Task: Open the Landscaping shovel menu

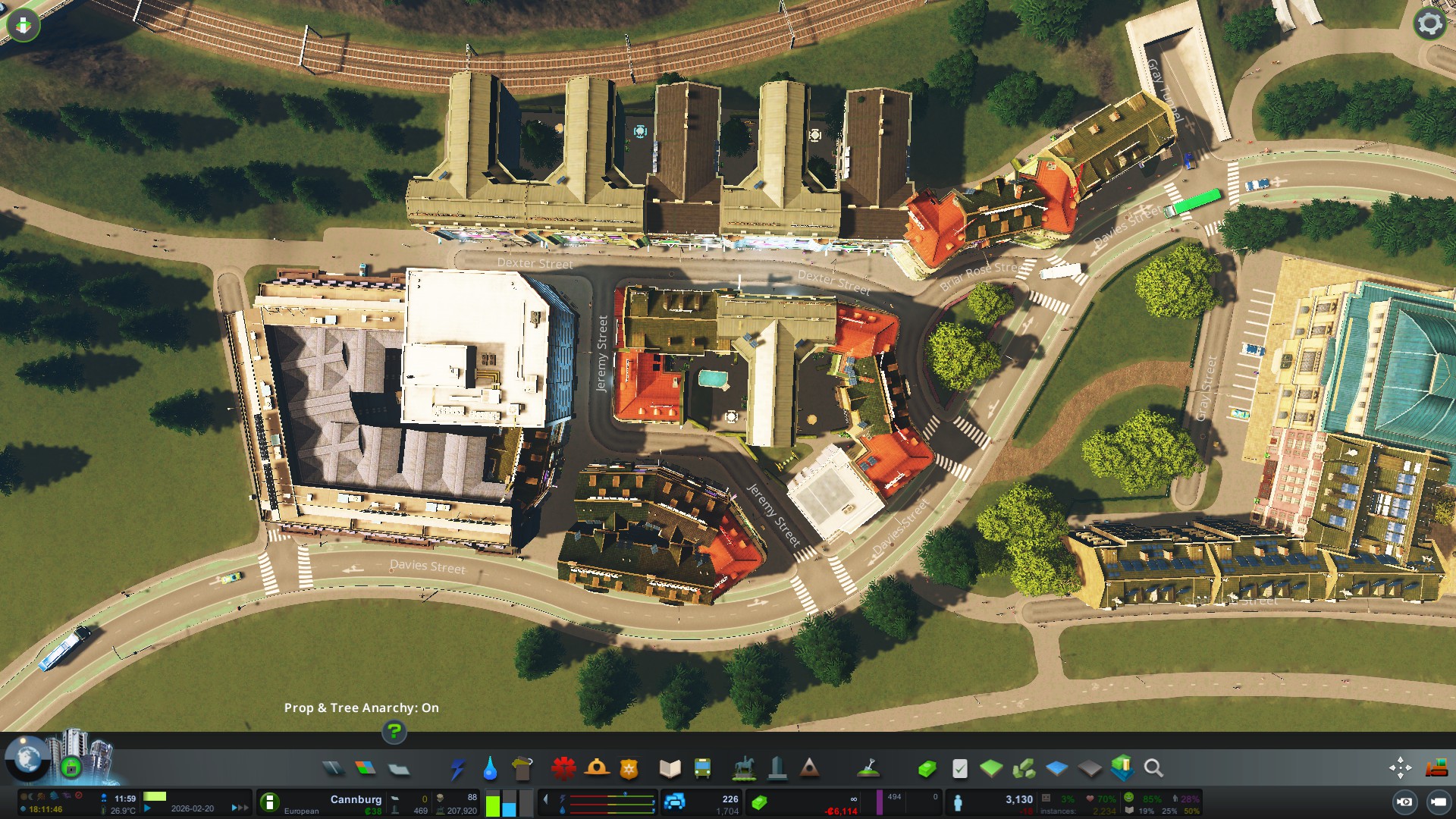Action: pos(868,769)
